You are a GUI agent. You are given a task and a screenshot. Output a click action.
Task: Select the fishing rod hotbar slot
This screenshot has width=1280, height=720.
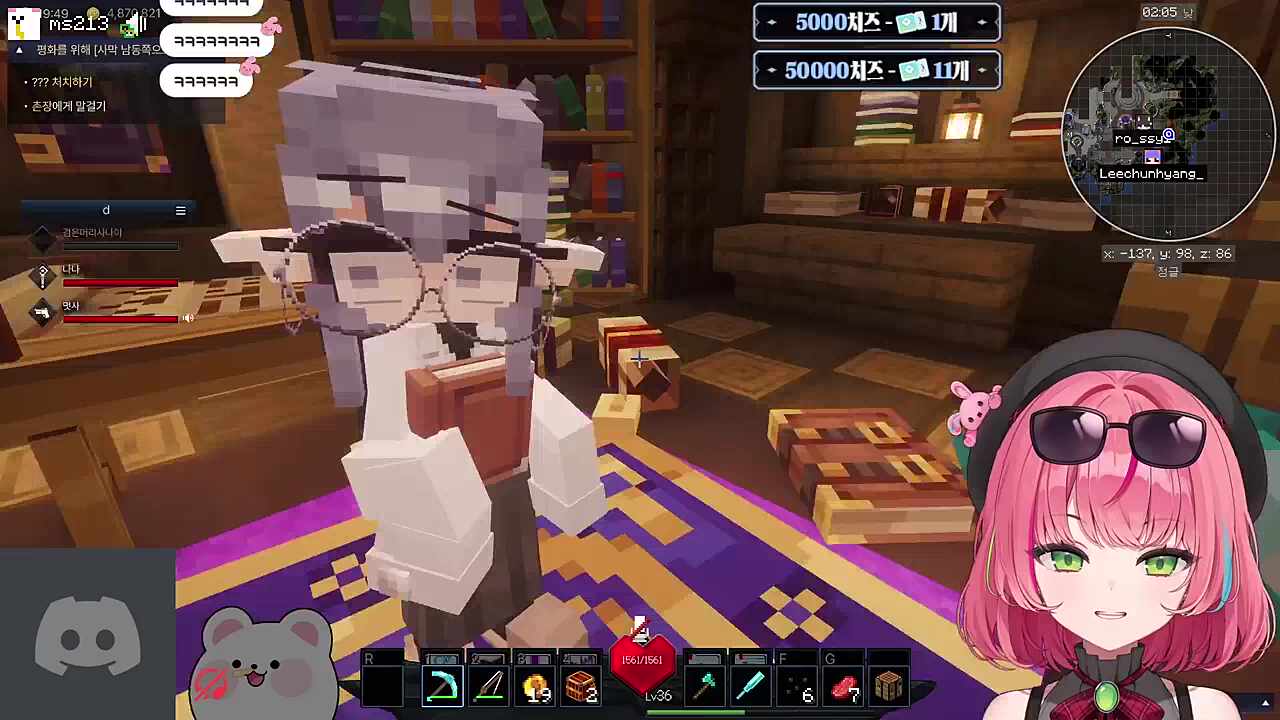pyautogui.click(x=488, y=687)
